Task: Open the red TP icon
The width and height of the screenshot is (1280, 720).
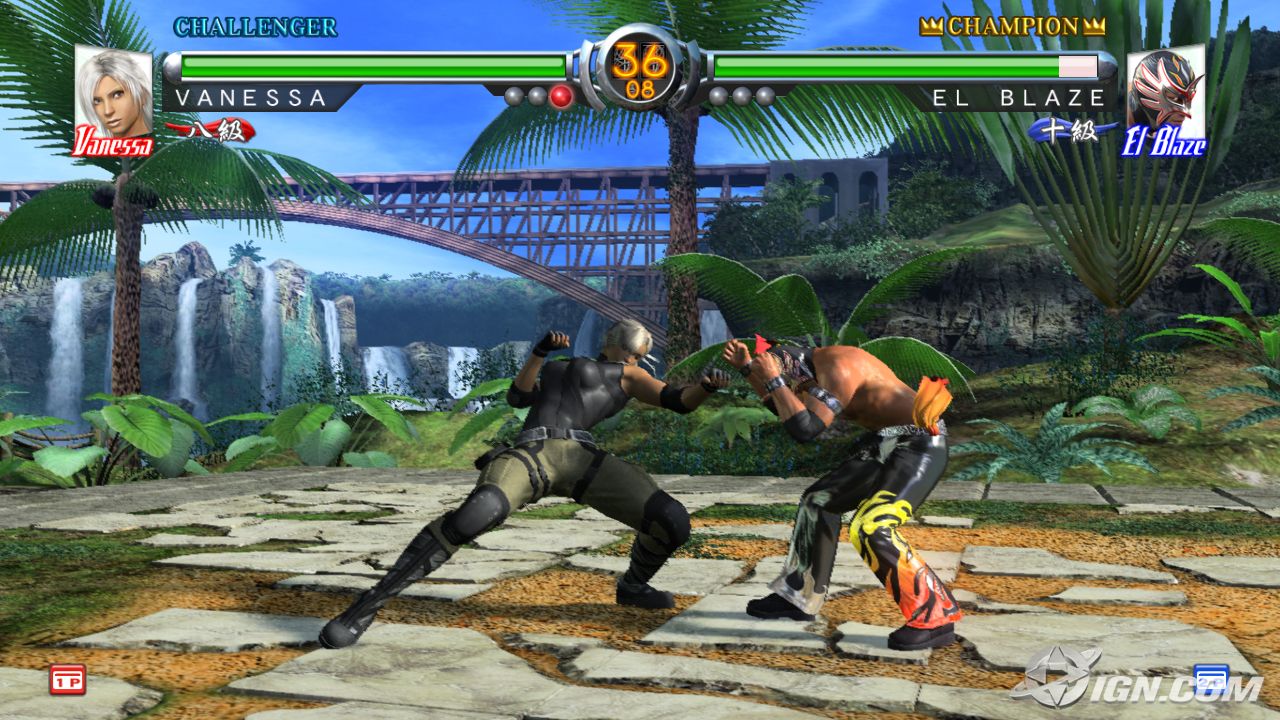Action: [x=67, y=679]
